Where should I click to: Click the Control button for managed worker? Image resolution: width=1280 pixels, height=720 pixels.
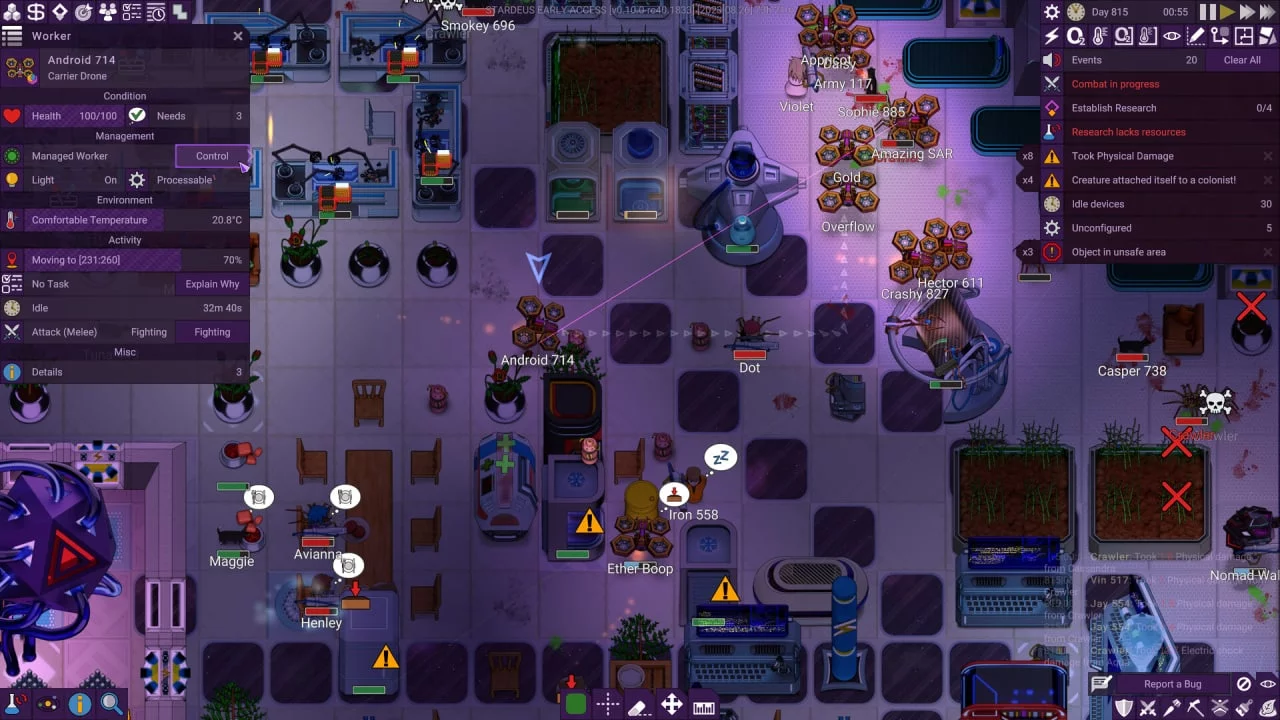click(x=212, y=156)
